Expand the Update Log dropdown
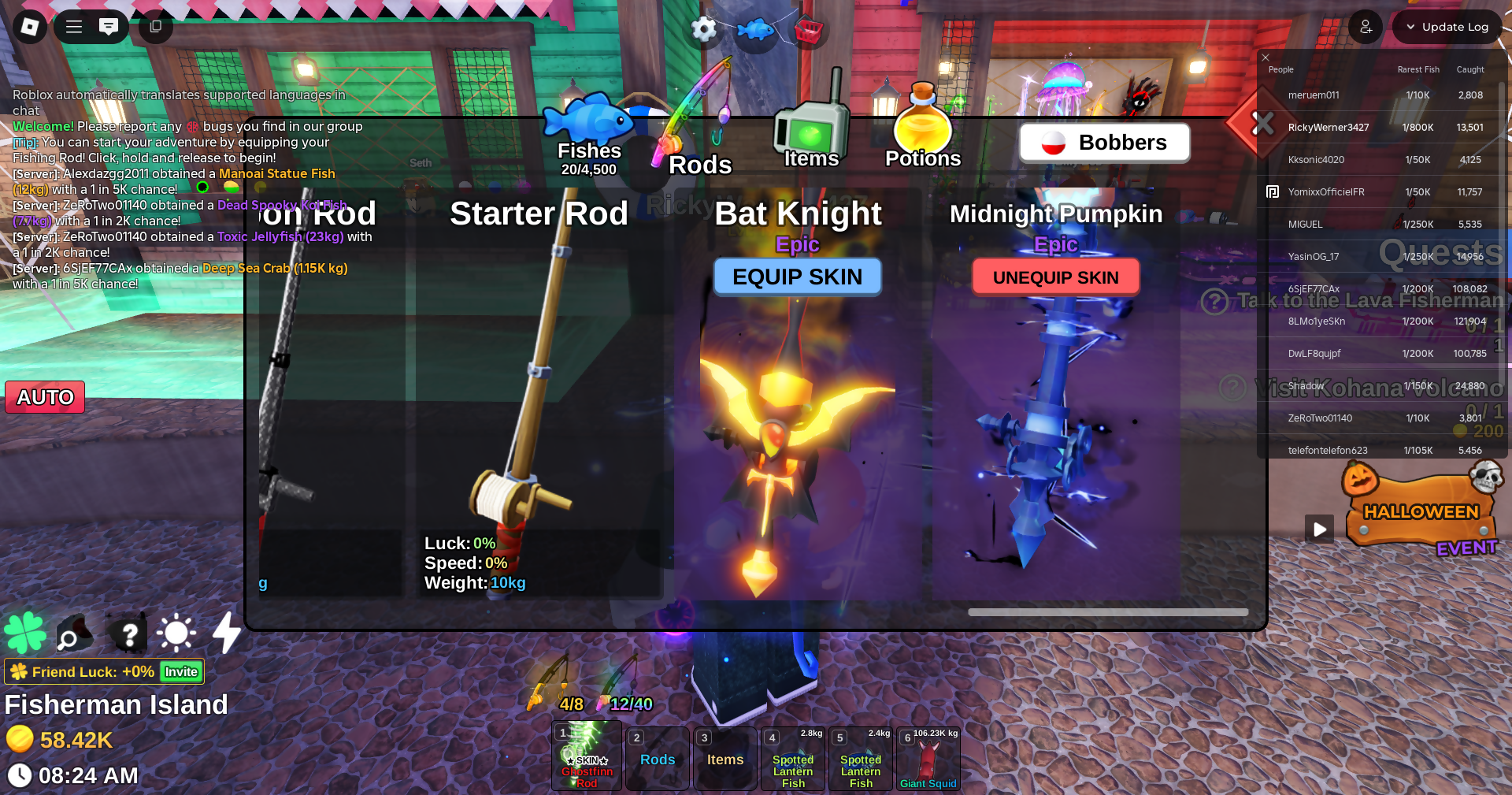1512x795 pixels. point(1447,27)
